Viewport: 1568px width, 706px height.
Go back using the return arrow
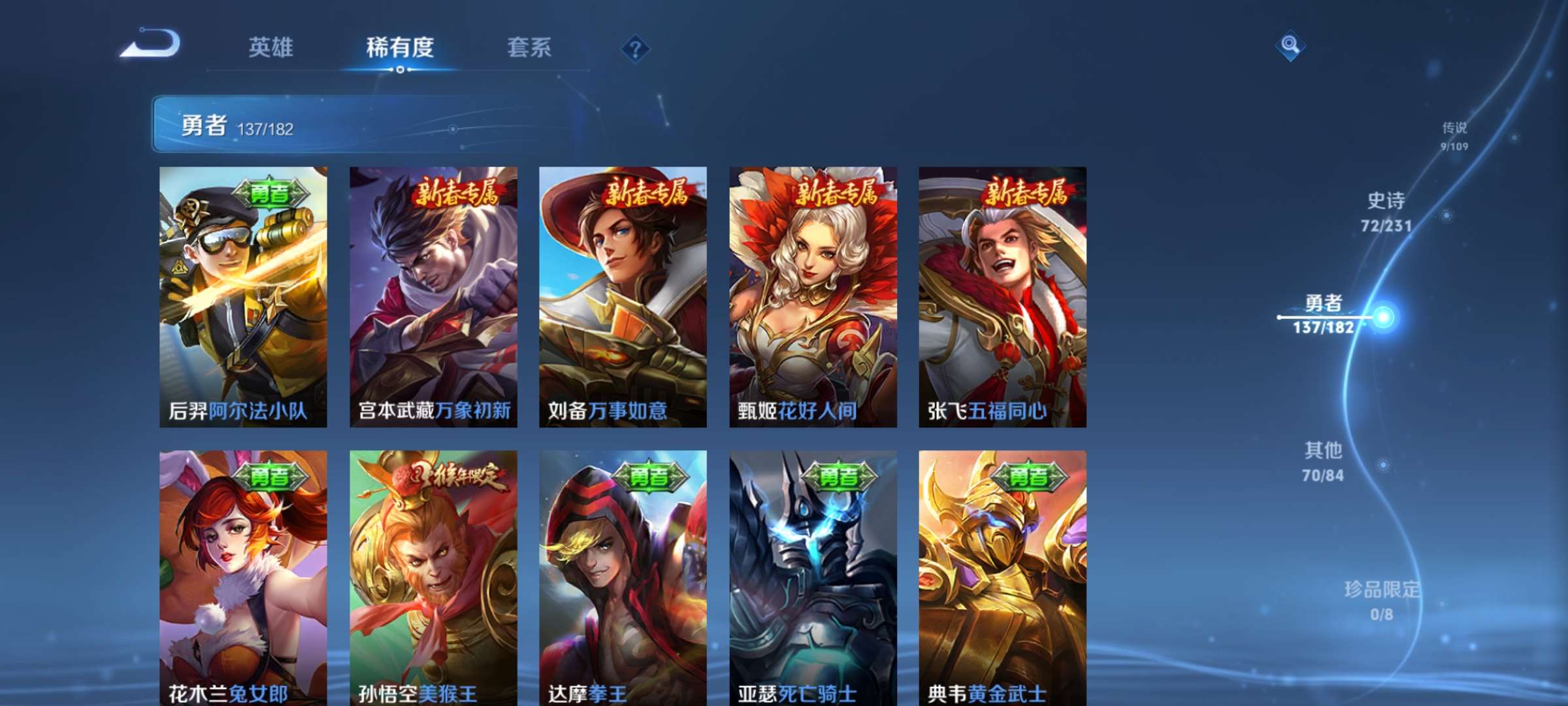pos(150,44)
